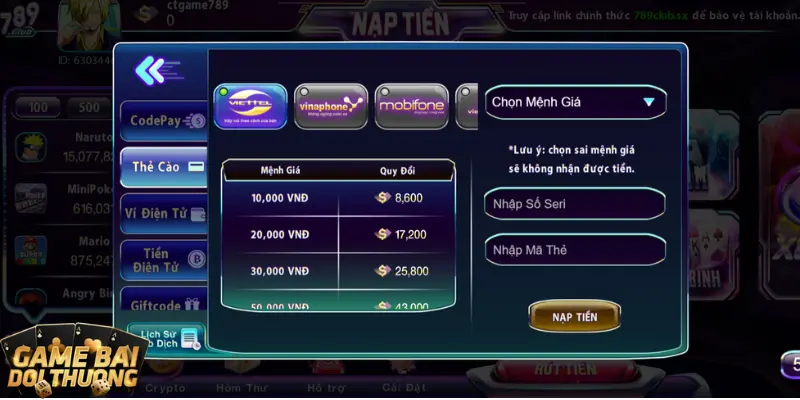The width and height of the screenshot is (800, 400).
Task: Open the Chọn Mệnh Giá dropdown
Action: pos(575,102)
